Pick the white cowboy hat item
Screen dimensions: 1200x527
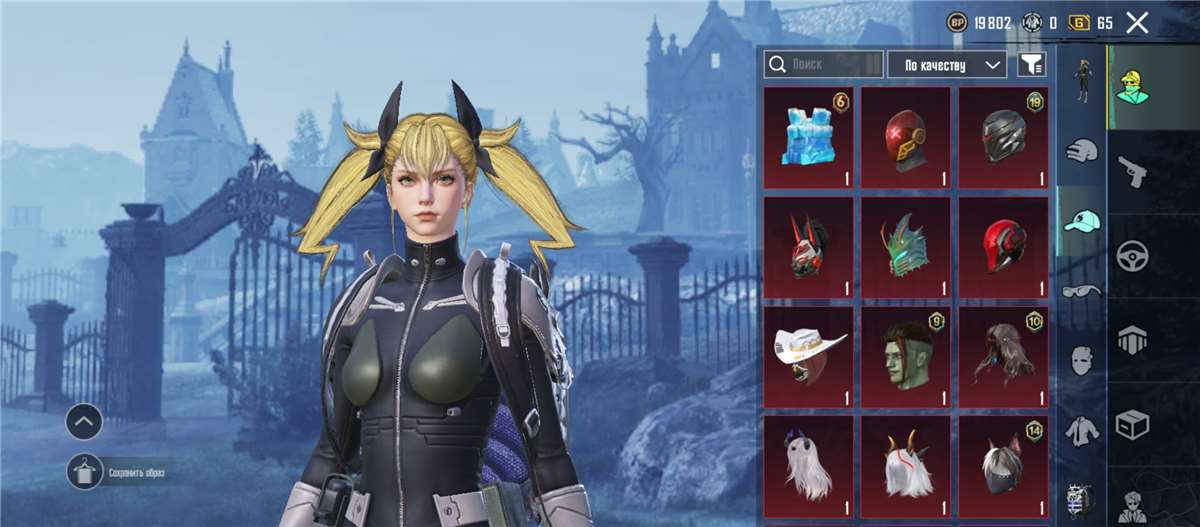[808, 357]
